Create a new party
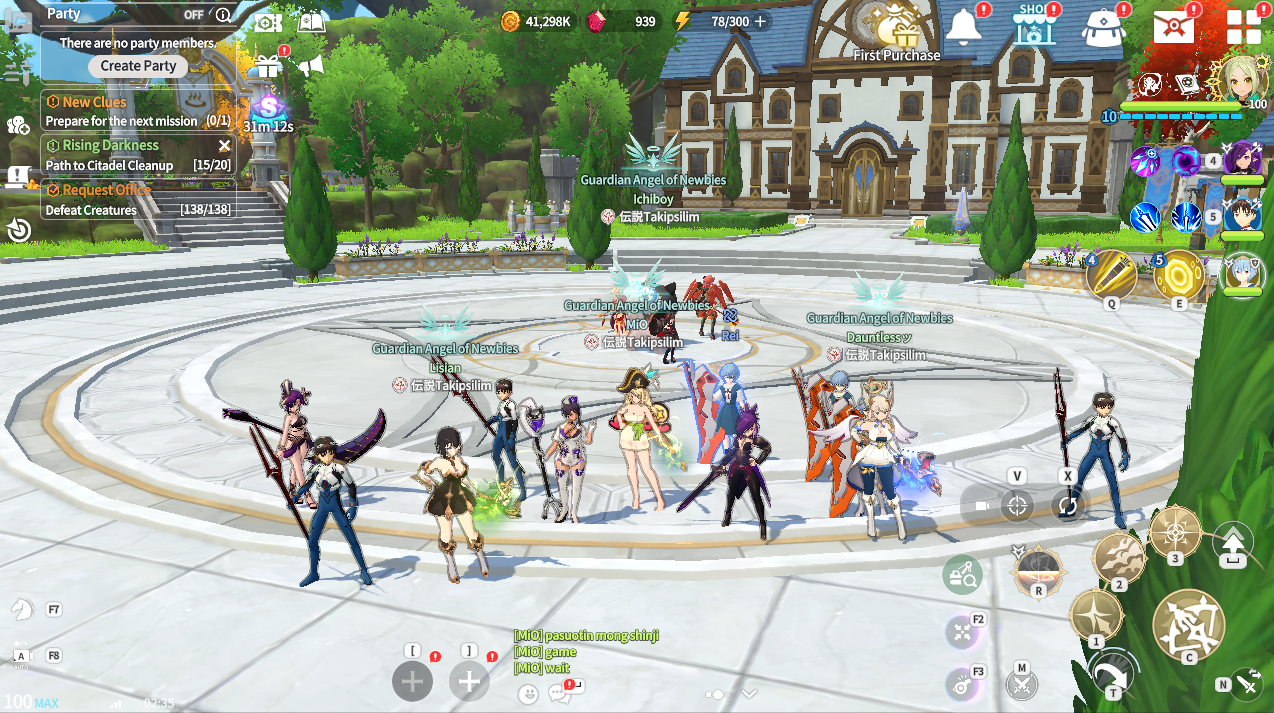 pos(138,66)
